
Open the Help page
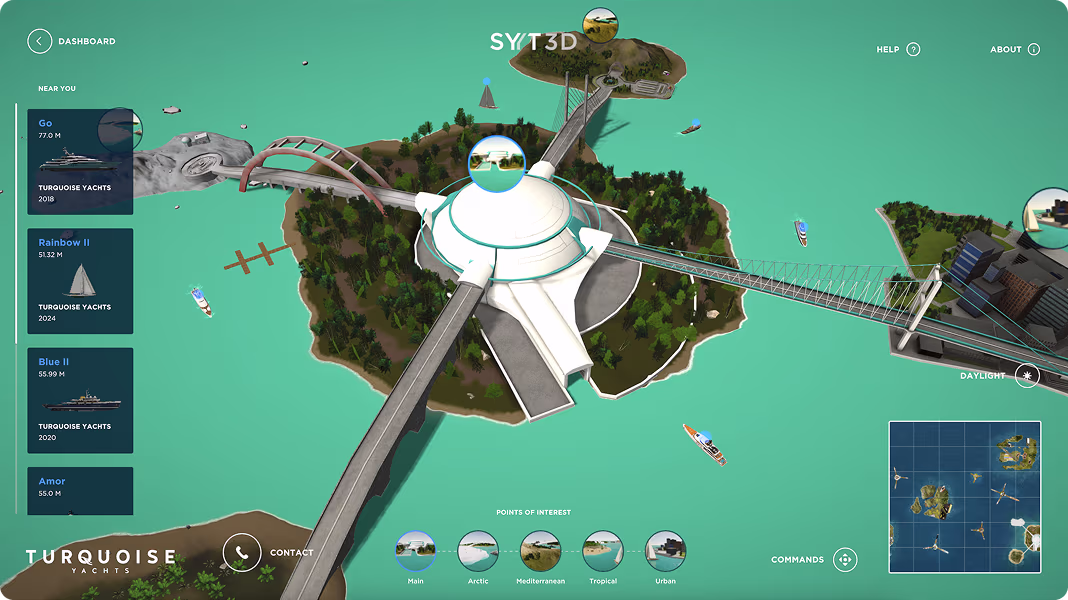click(x=912, y=49)
